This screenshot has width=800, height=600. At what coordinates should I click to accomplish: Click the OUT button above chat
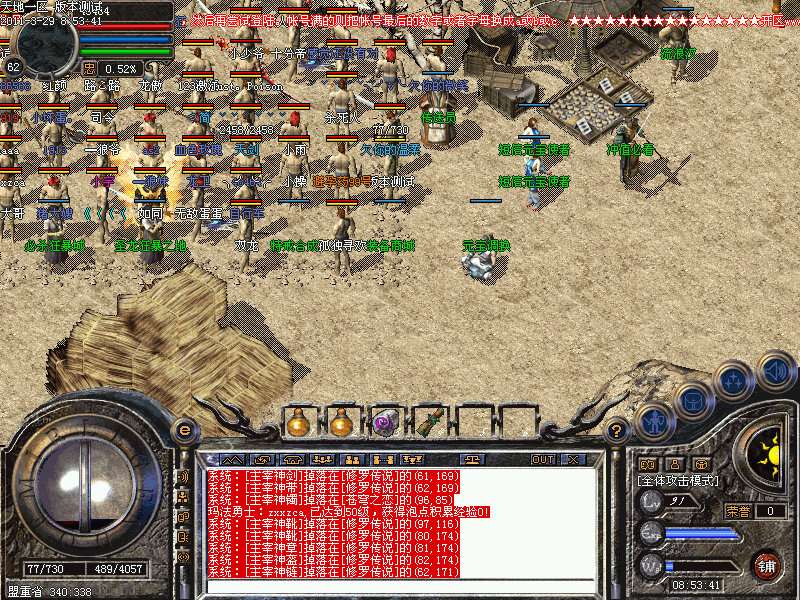click(x=542, y=459)
